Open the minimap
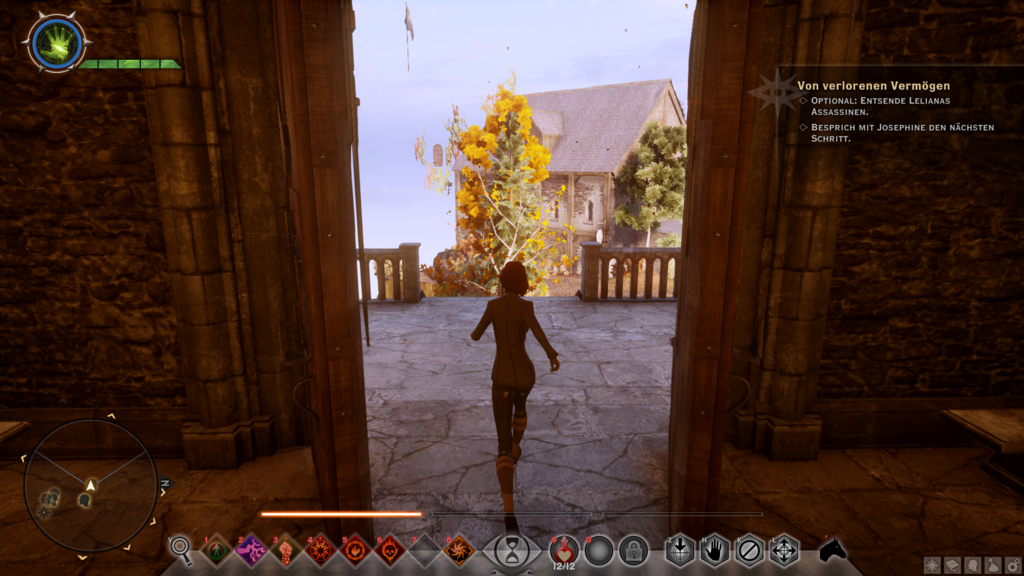1024x576 pixels. (x=90, y=485)
